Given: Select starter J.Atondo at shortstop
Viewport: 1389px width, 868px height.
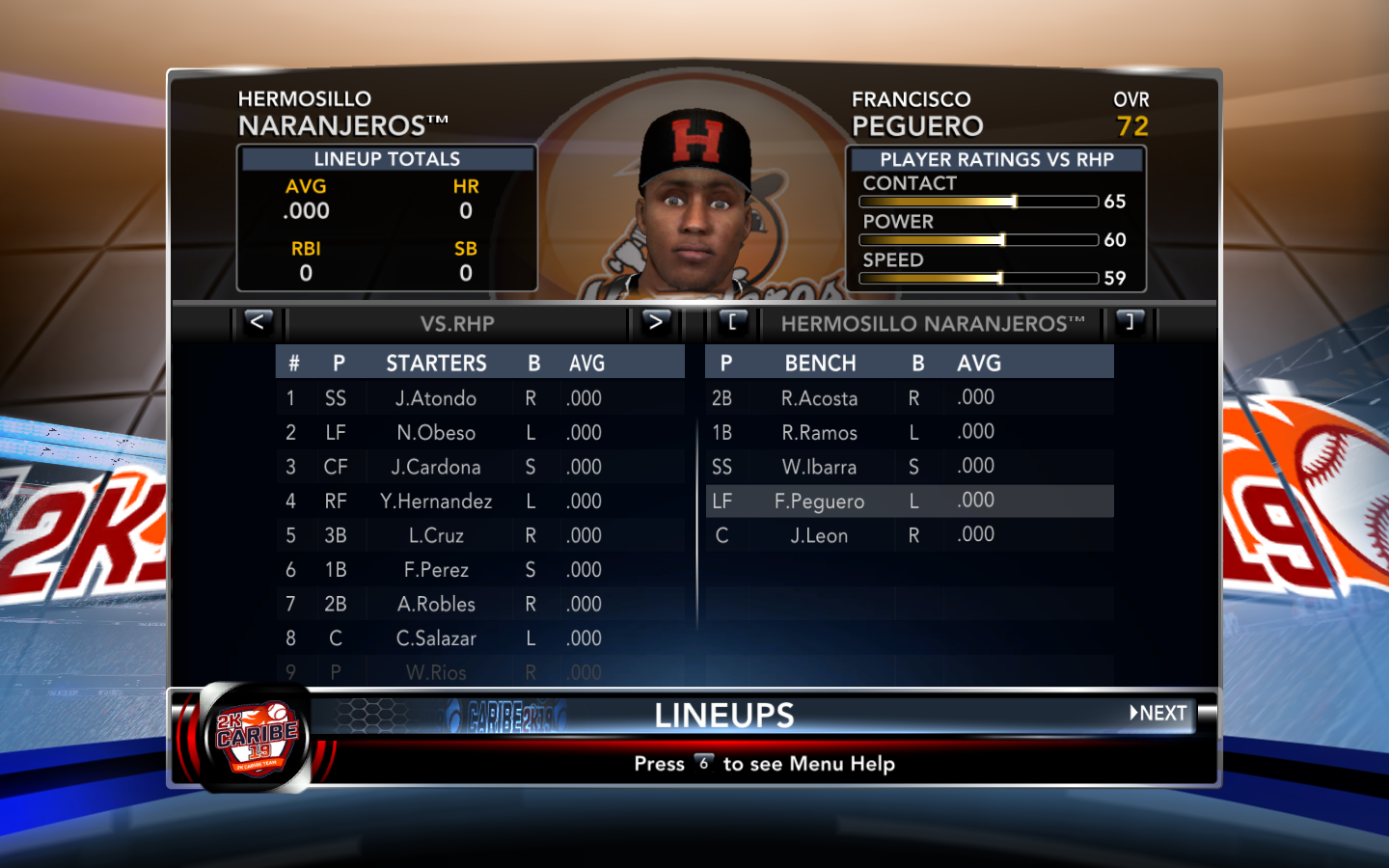Looking at the screenshot, I should coord(436,398).
